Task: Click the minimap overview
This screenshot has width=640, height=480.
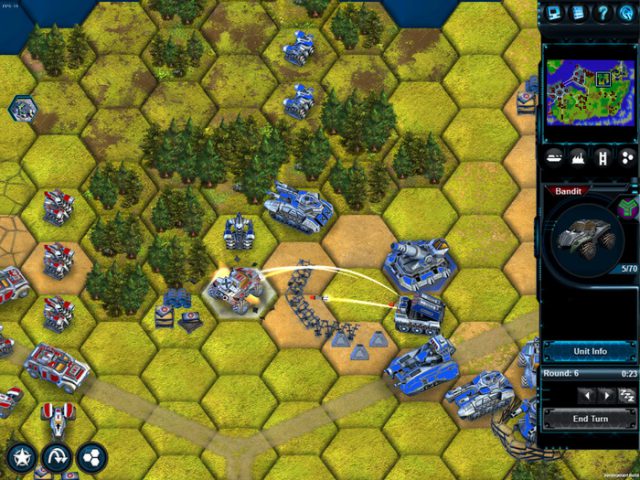Action: [x=590, y=86]
